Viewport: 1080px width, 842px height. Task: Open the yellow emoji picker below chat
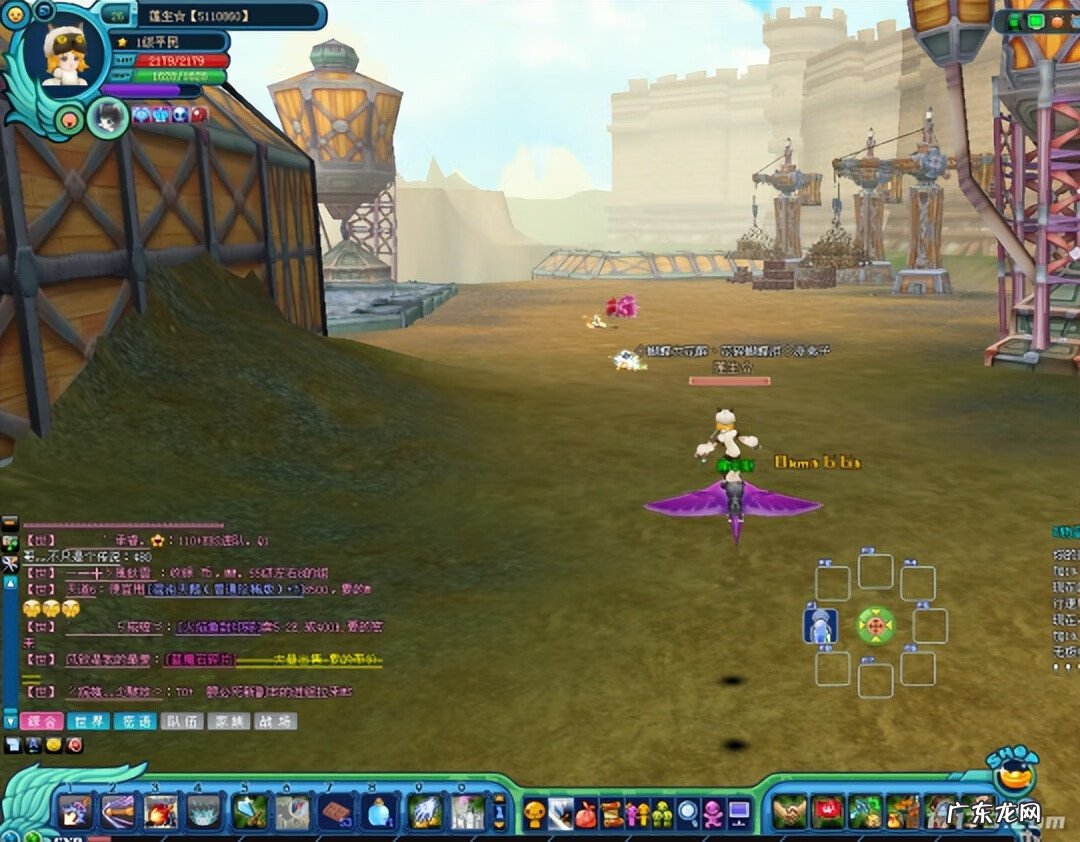tap(52, 745)
